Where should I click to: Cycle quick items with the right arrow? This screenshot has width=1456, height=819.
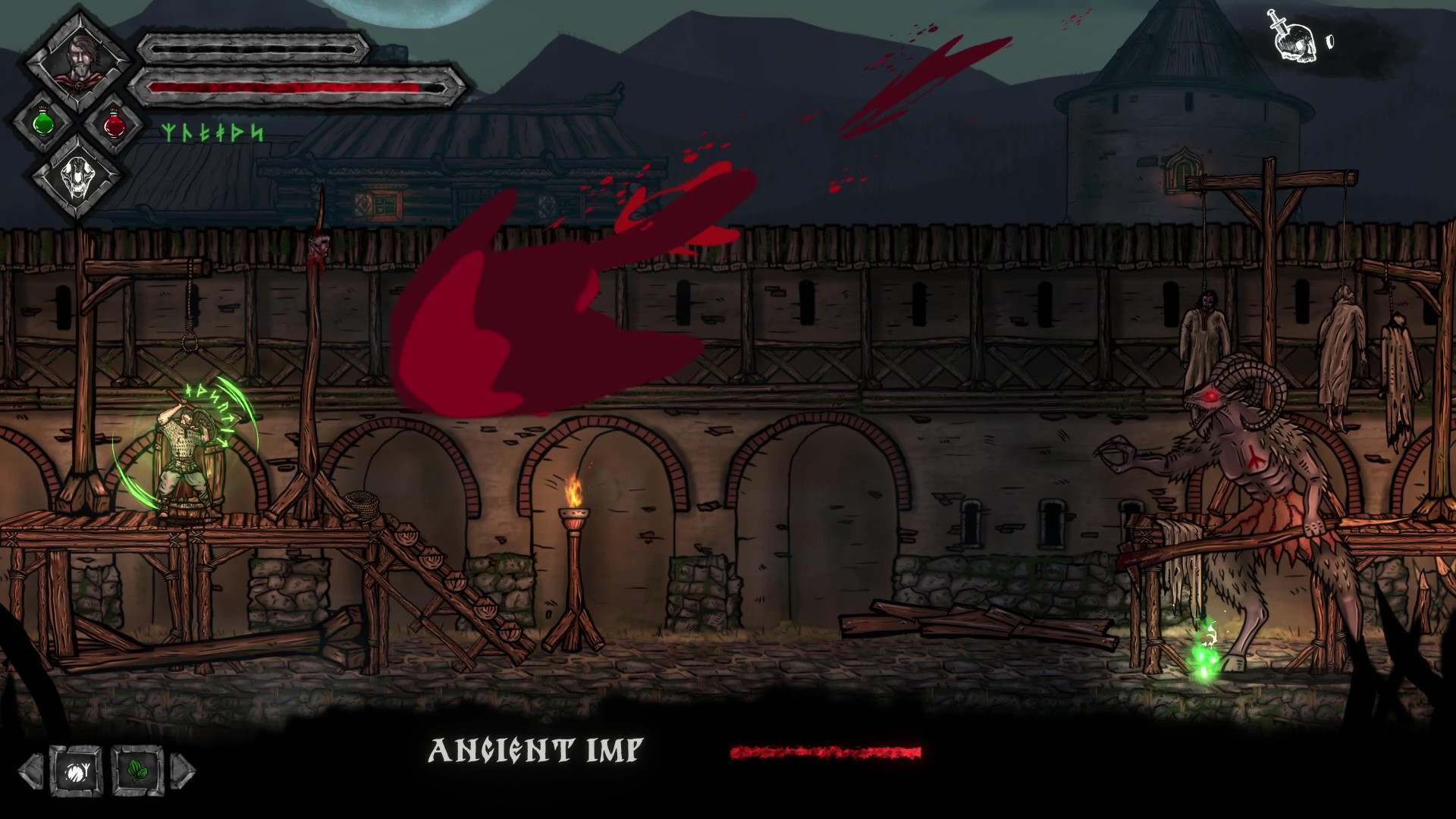(x=183, y=772)
